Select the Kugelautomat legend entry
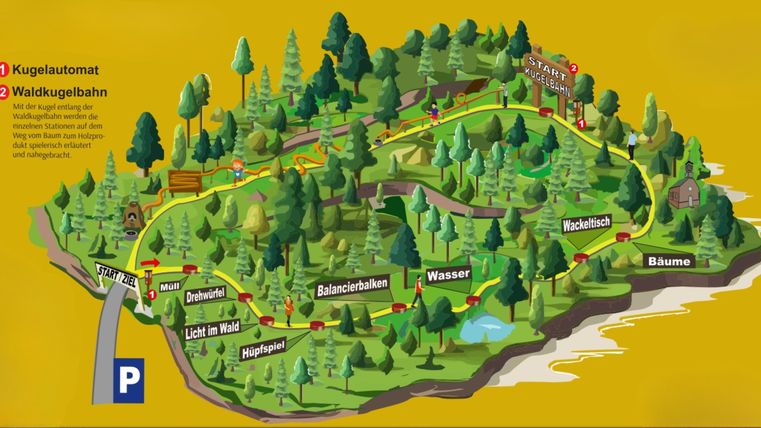The image size is (761, 428). [54, 70]
